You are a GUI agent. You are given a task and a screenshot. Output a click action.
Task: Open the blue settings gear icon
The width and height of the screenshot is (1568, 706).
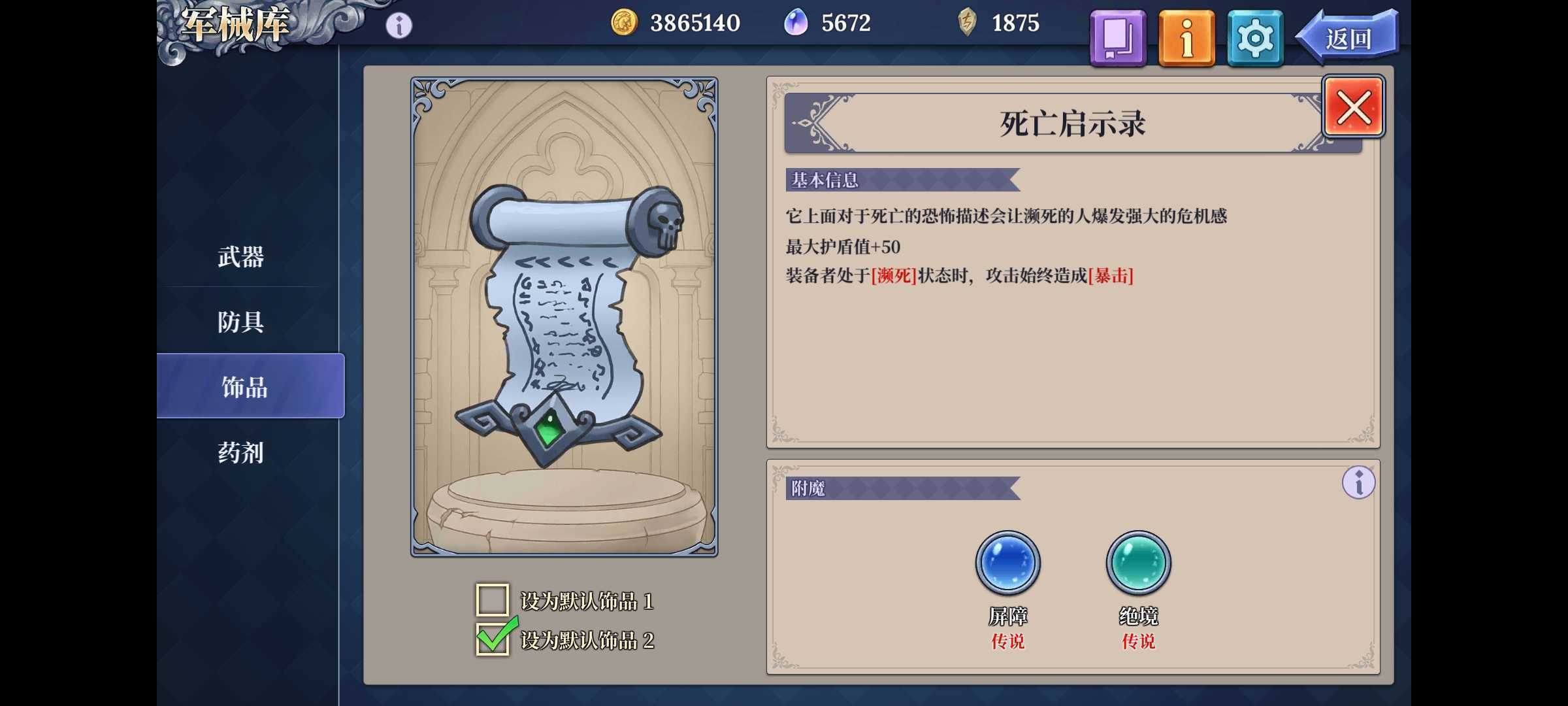(x=1254, y=38)
